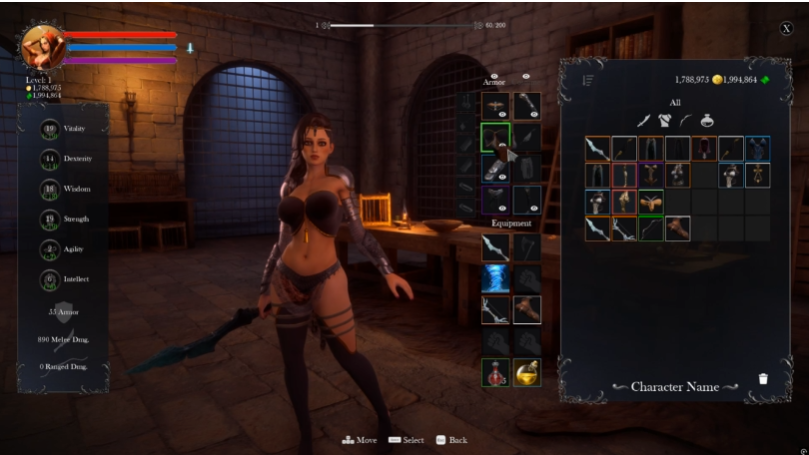Screen dimensions: 809x455
Task: Select the blue dress inventory item
Action: pyautogui.click(x=757, y=149)
